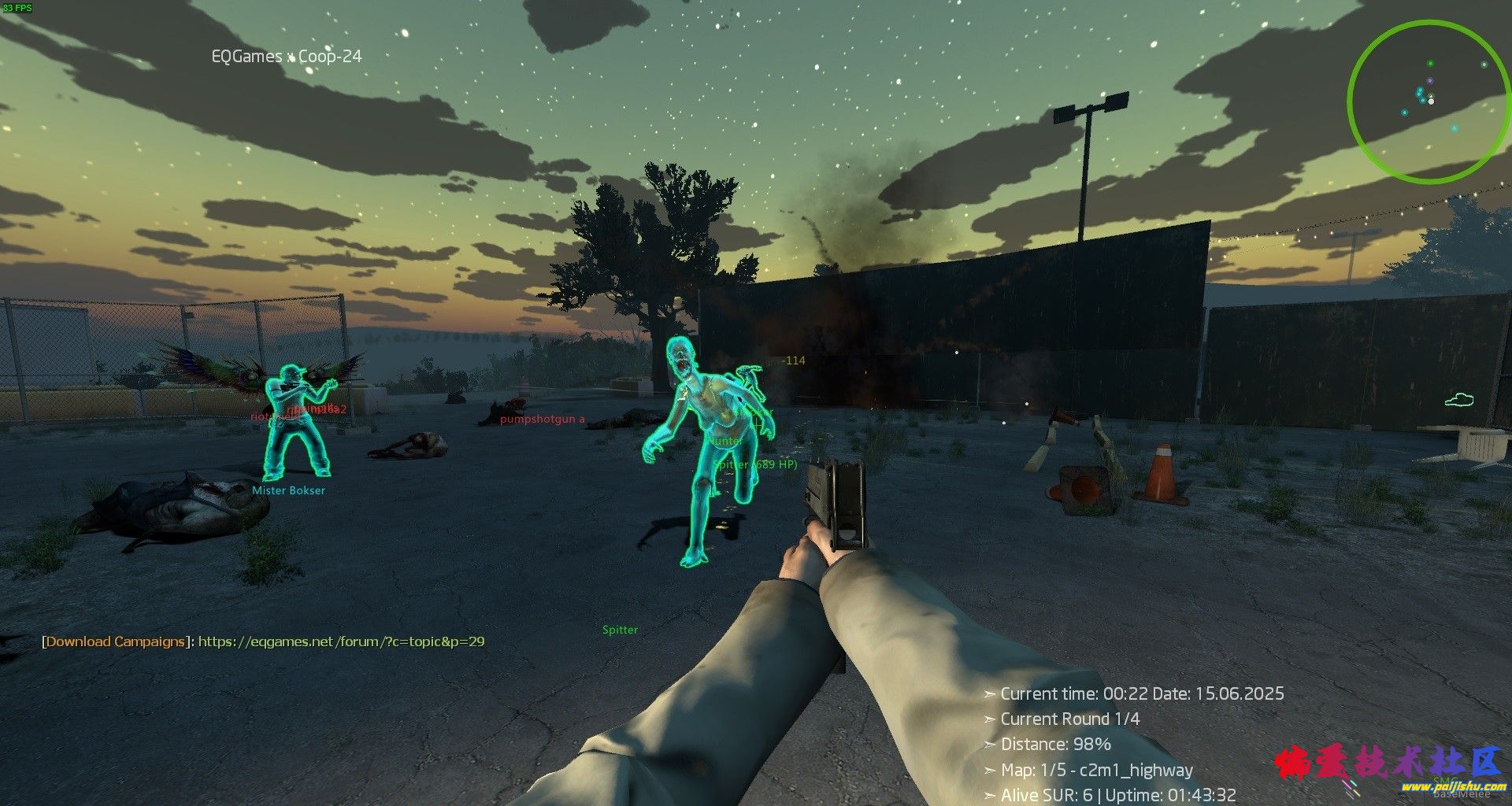The height and width of the screenshot is (806, 1512).
Task: Click the Download Campaigns chat tag
Action: [x=115, y=641]
